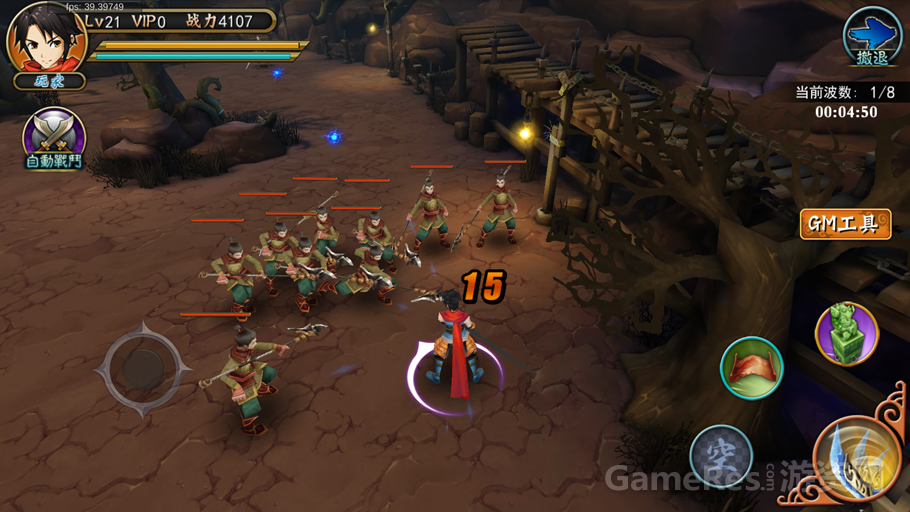Open the GM工具 panel
Image resolution: width=910 pixels, height=512 pixels.
click(x=845, y=224)
